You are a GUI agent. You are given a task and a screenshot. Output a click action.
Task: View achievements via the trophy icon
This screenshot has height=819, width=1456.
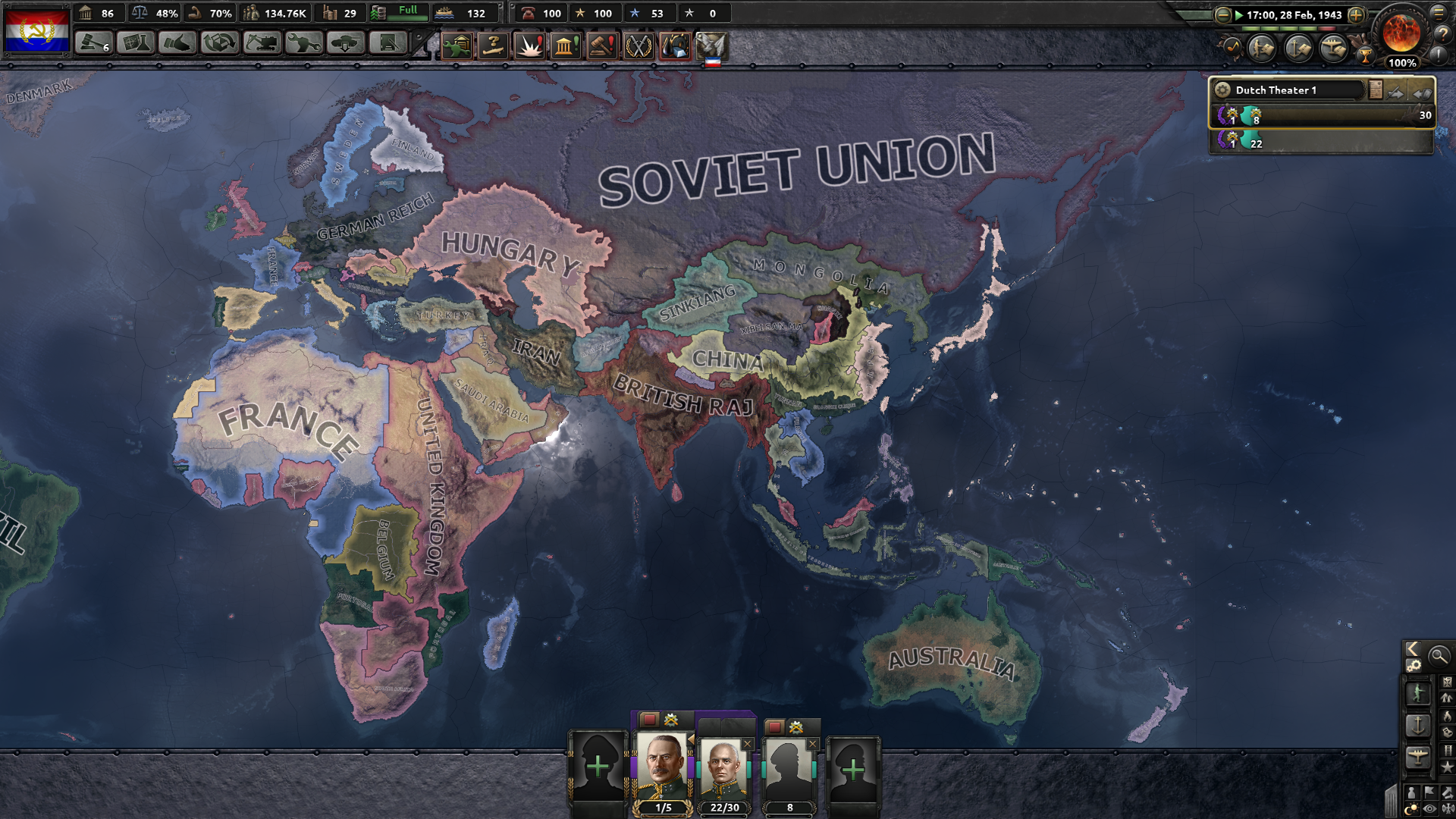pyautogui.click(x=1365, y=54)
